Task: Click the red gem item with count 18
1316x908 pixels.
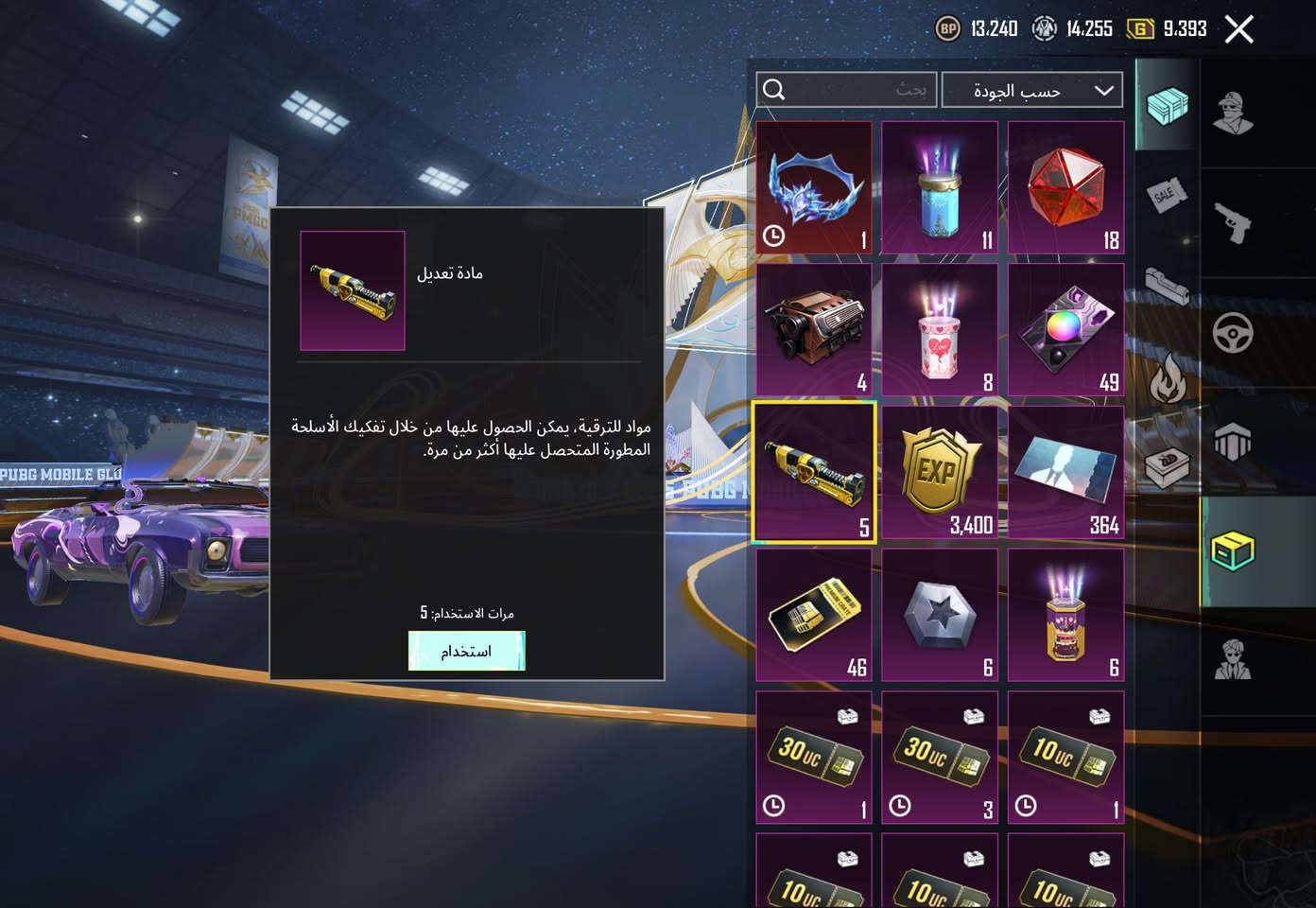Action: tap(1065, 185)
